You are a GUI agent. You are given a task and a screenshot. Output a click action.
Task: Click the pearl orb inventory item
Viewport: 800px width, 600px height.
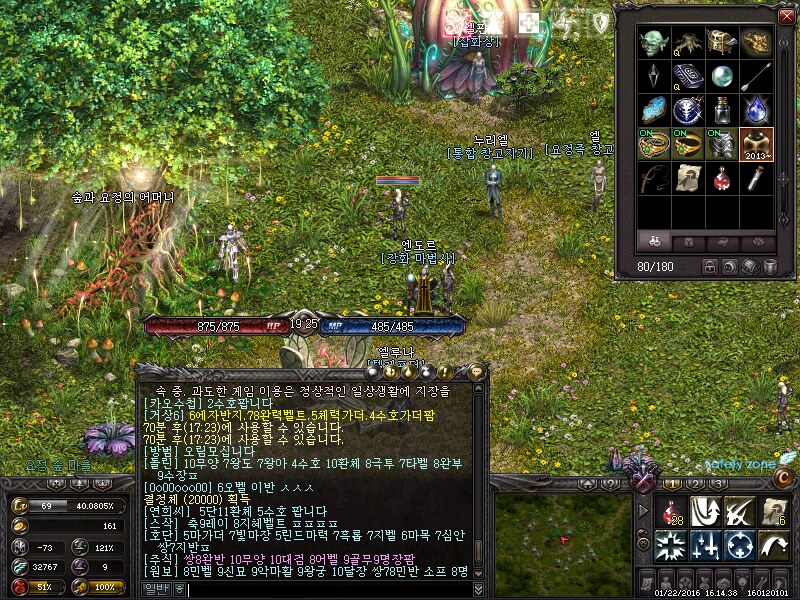pos(721,76)
